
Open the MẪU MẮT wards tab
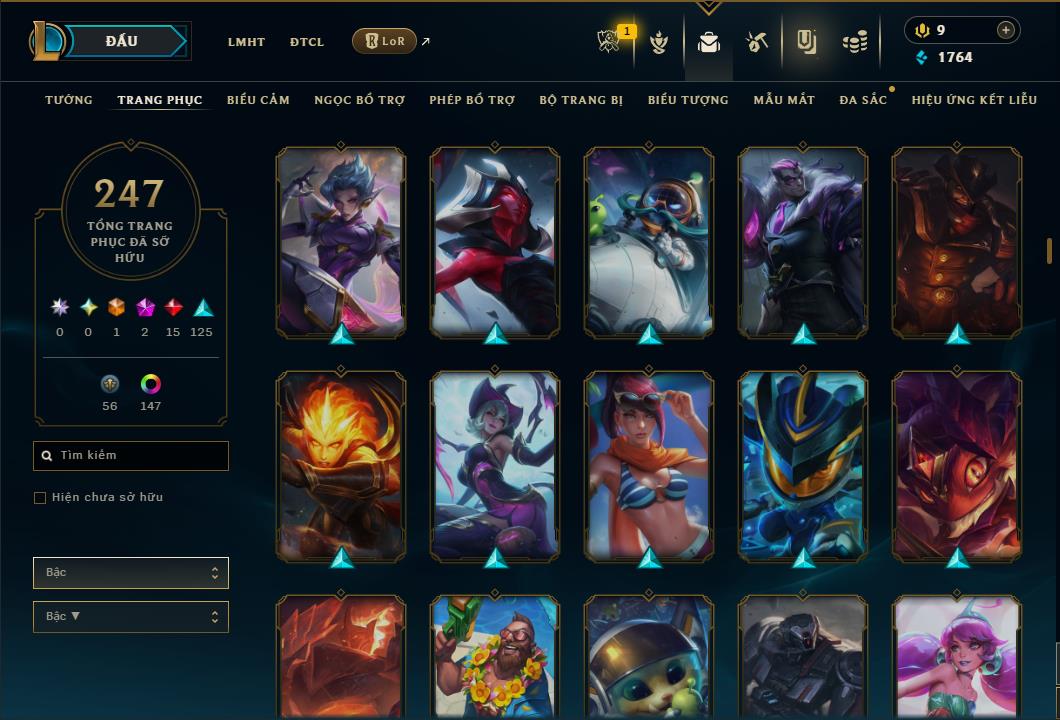[784, 100]
